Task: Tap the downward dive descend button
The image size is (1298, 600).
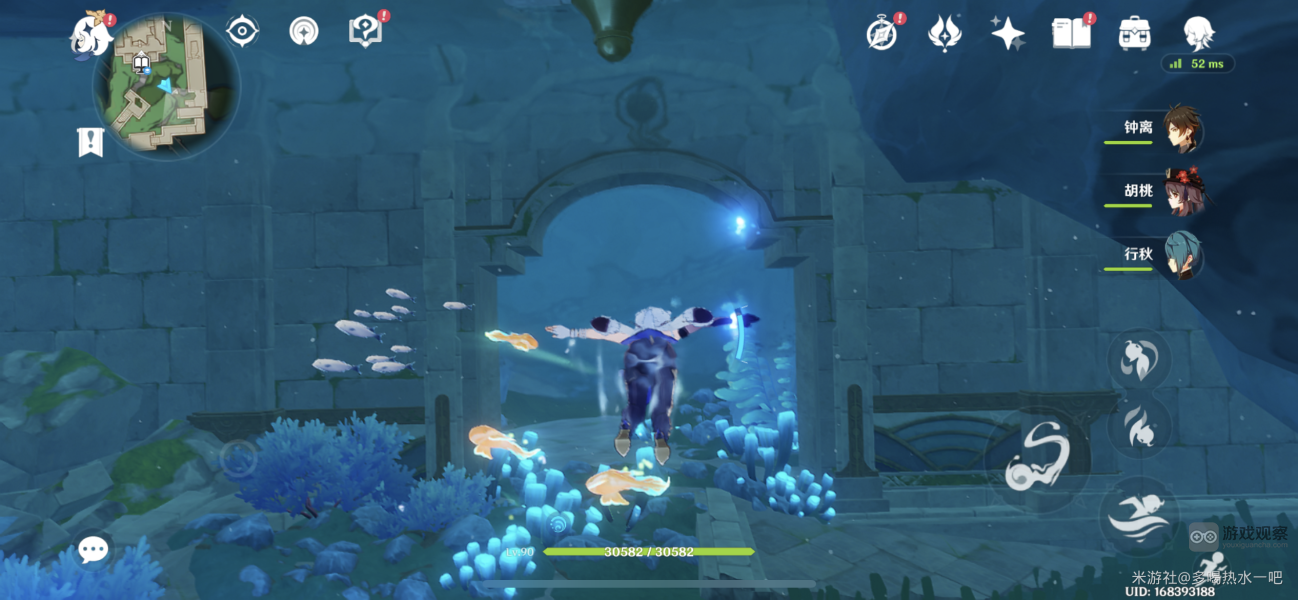Action: [x=1140, y=424]
